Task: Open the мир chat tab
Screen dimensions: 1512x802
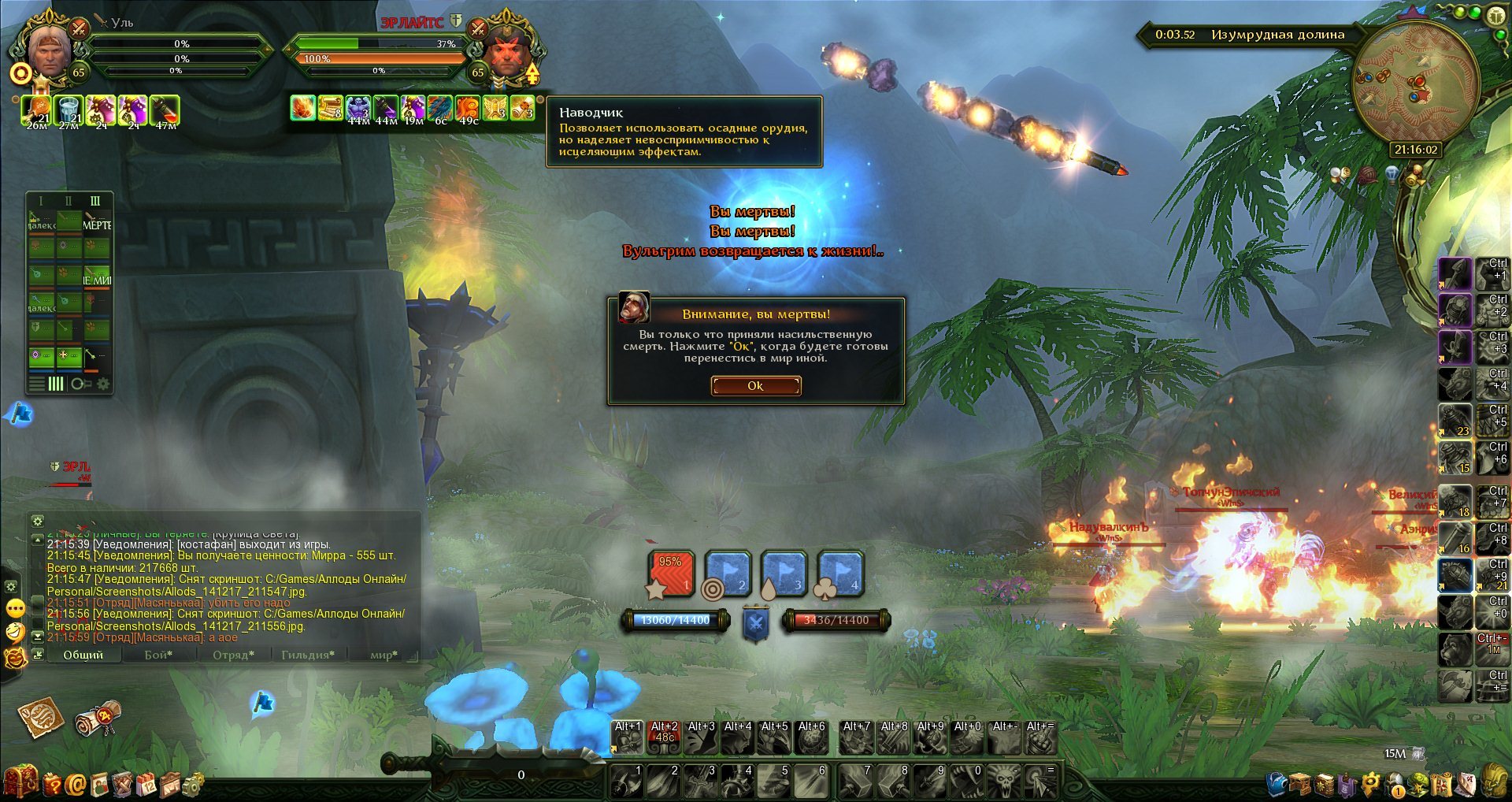Action: click(384, 655)
